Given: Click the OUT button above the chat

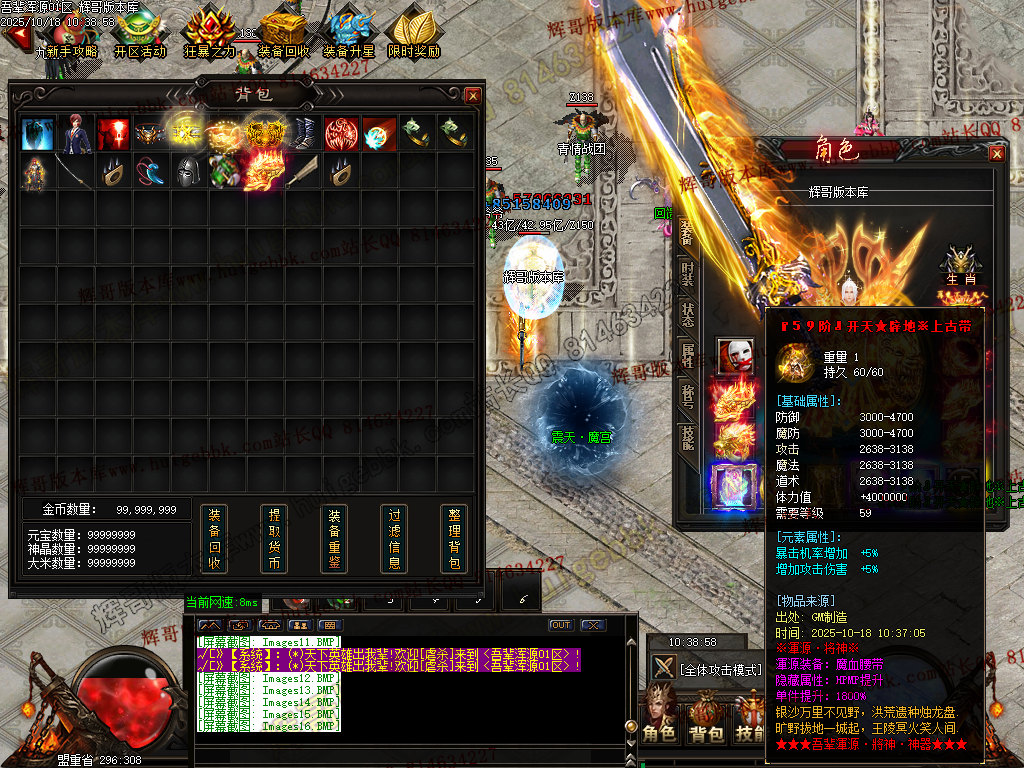Looking at the screenshot, I should pos(561,625).
